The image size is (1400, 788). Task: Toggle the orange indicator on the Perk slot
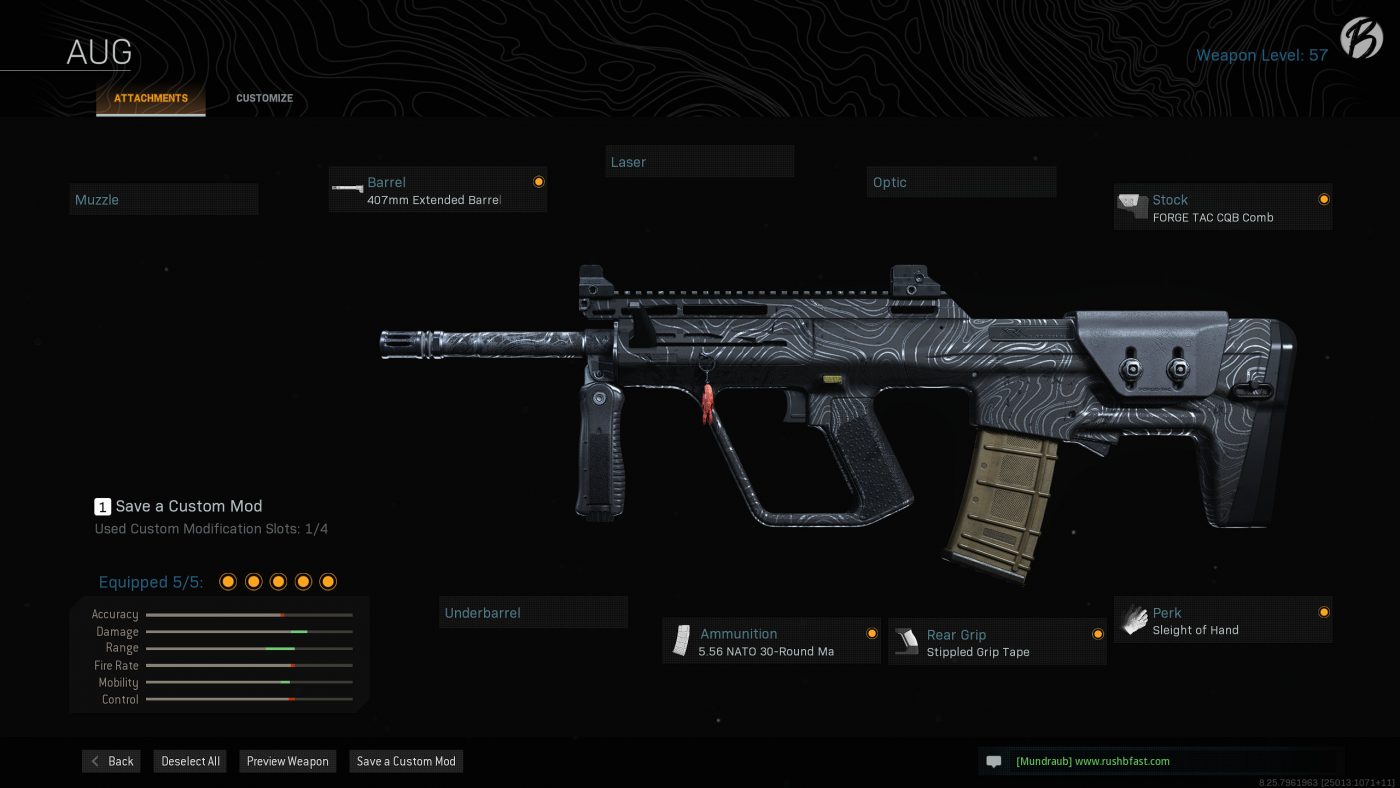point(1323,612)
